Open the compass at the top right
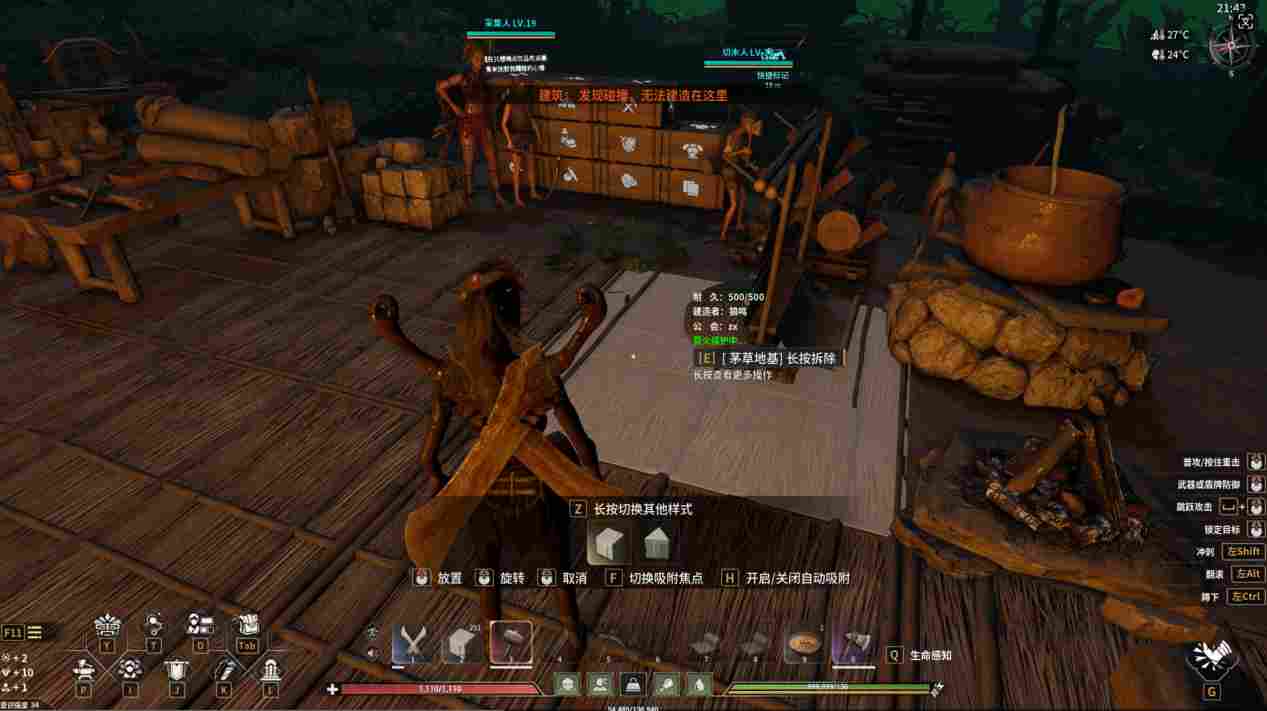This screenshot has height=711, width=1267. pos(1231,47)
